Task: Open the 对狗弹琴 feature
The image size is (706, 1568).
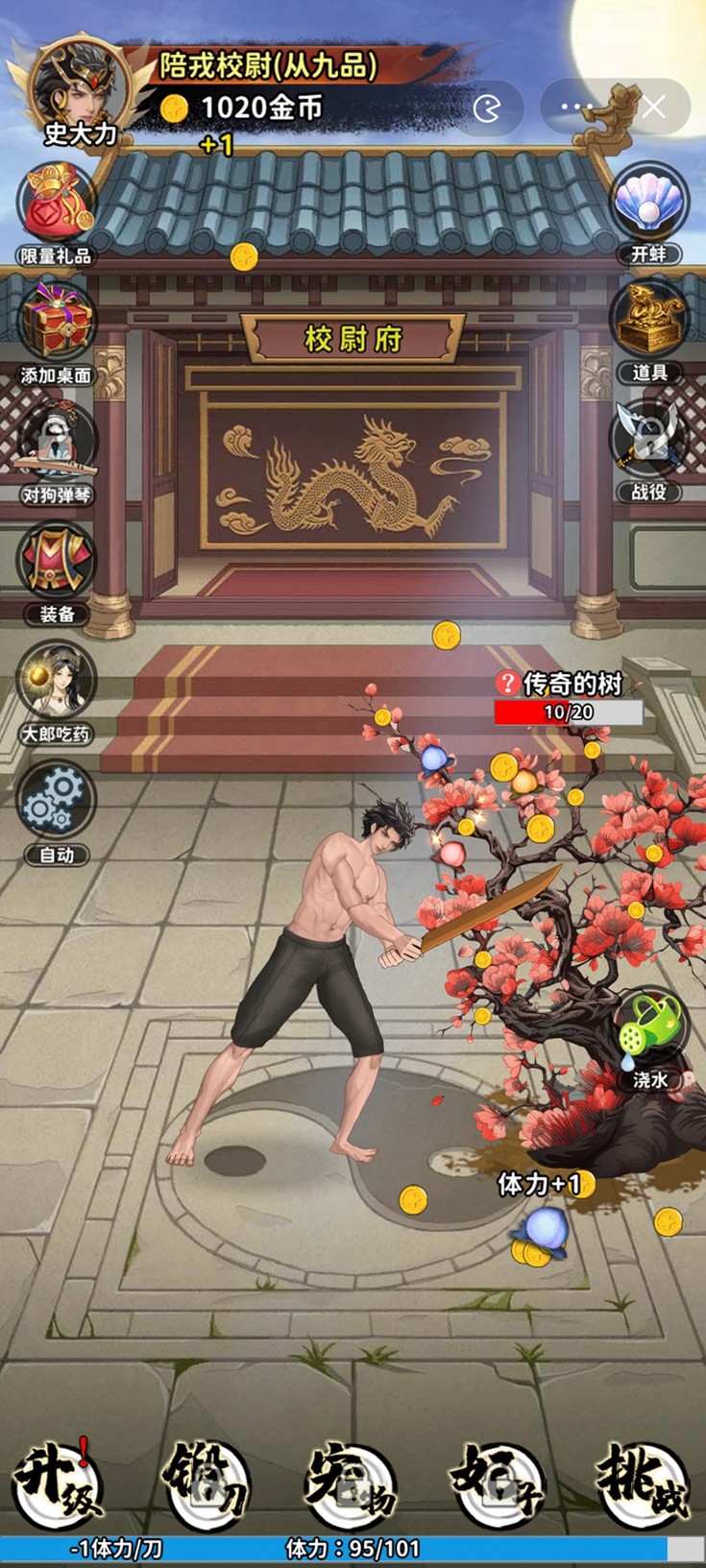Action: (x=57, y=443)
